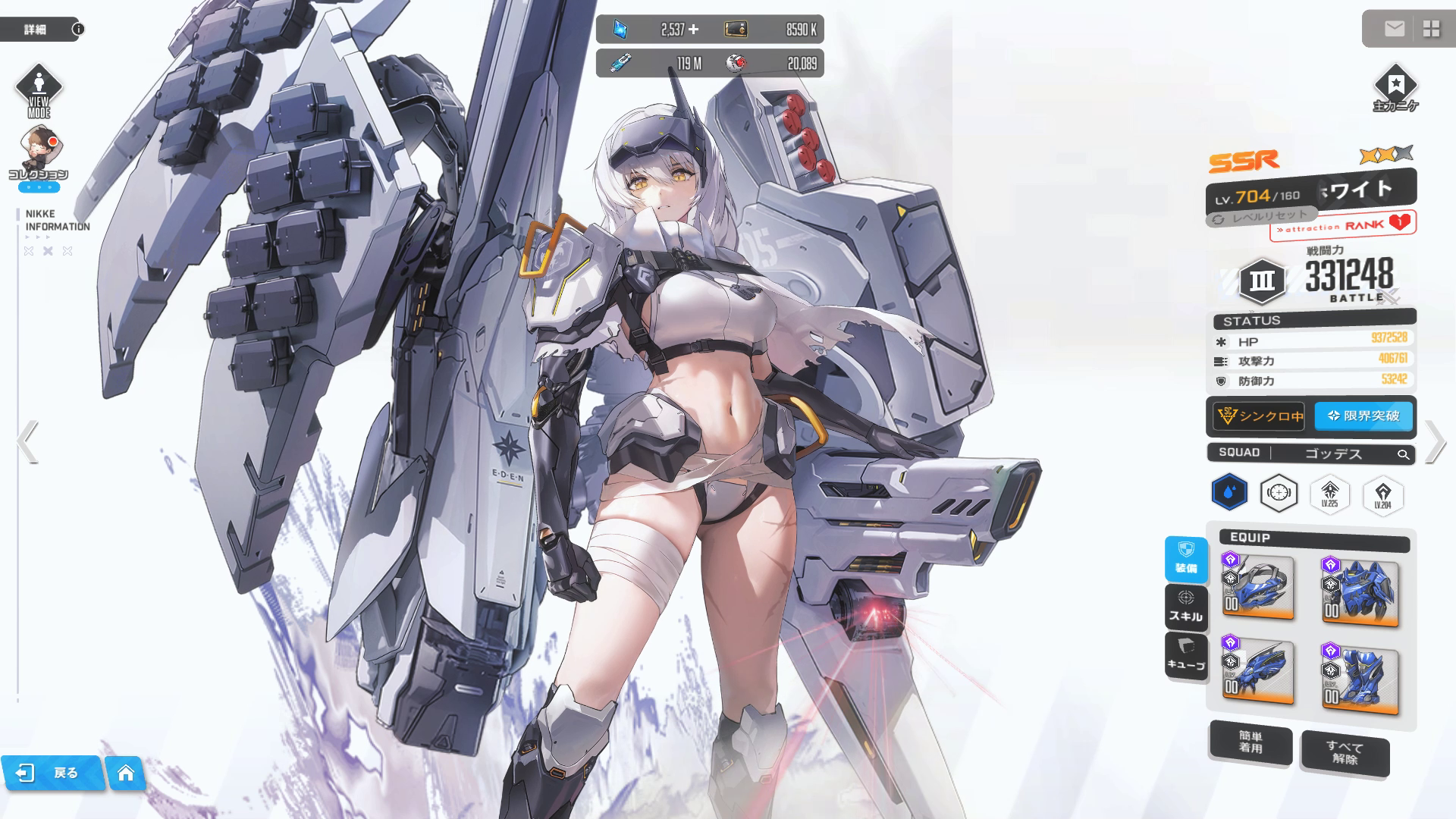
Task: Search the ゴッデス squad
Action: [x=1404, y=454]
